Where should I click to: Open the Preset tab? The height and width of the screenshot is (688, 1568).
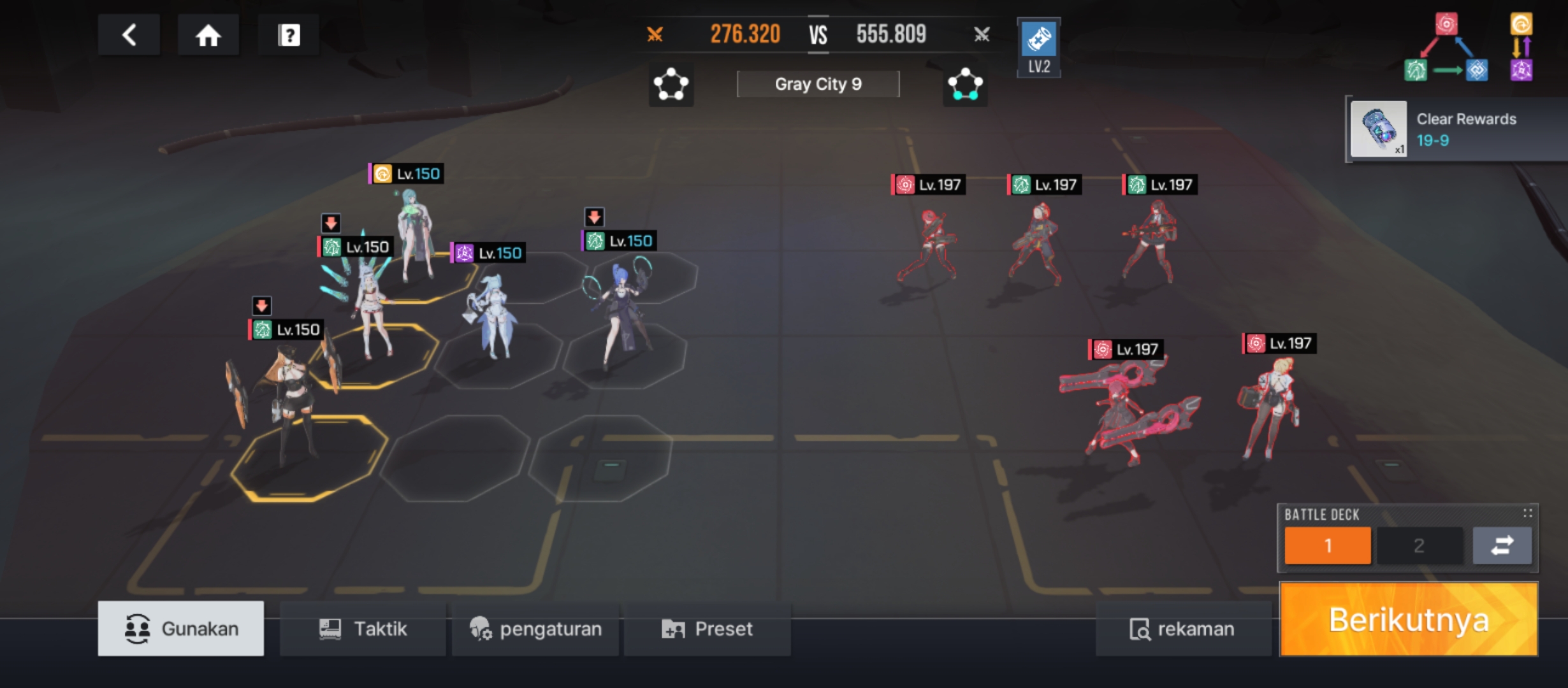click(x=708, y=629)
